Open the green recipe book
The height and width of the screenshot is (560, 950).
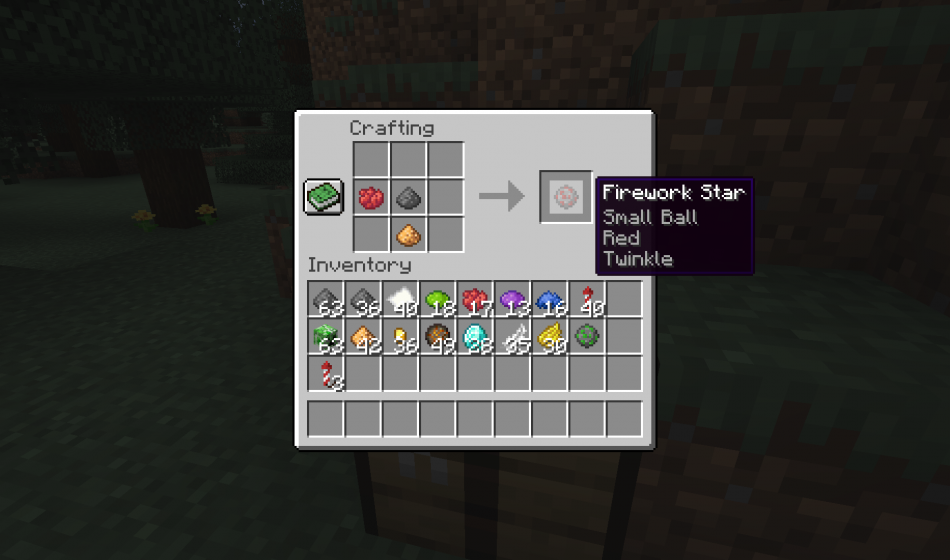324,196
